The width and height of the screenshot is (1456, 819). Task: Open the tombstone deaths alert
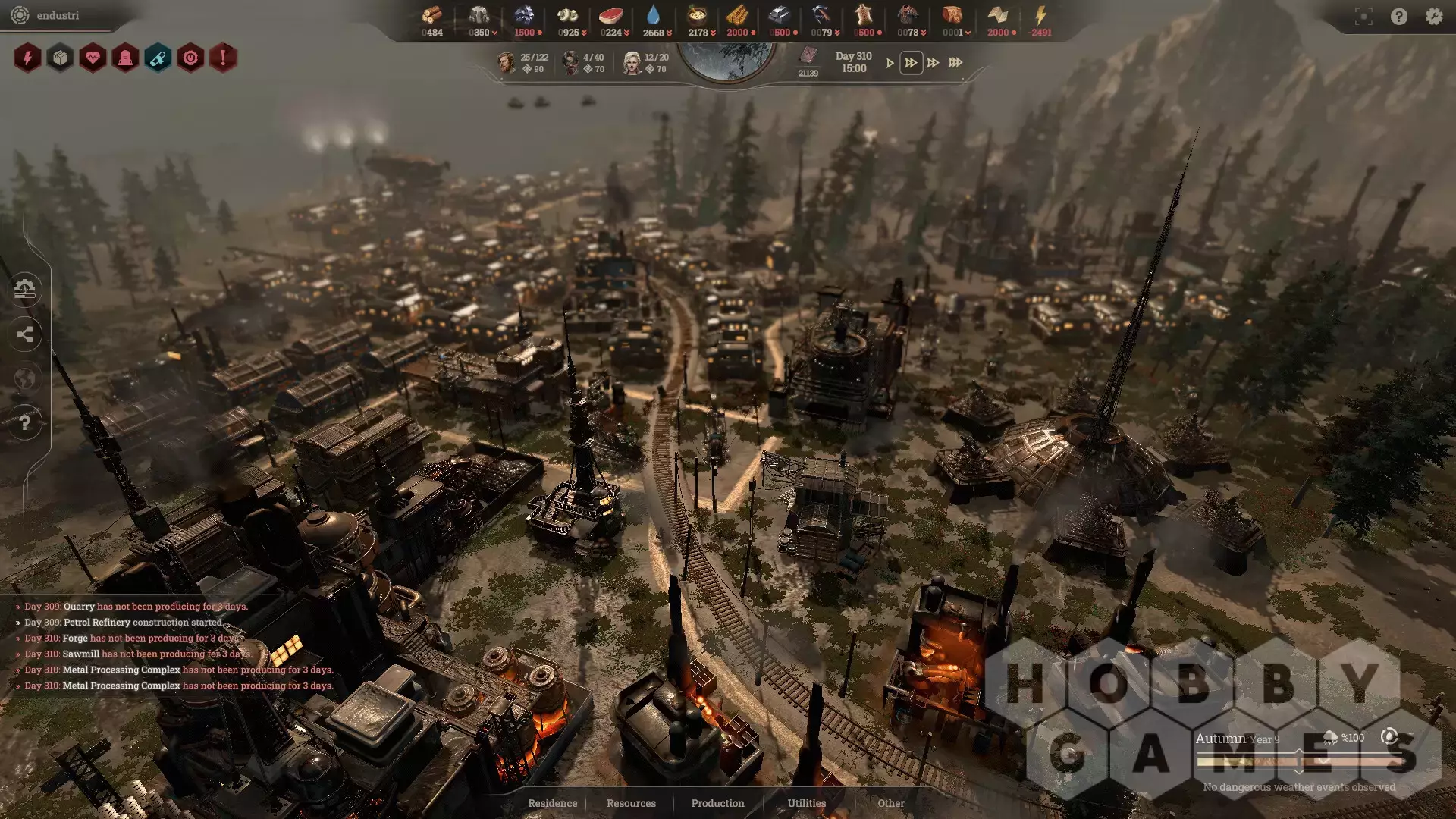pyautogui.click(x=125, y=58)
